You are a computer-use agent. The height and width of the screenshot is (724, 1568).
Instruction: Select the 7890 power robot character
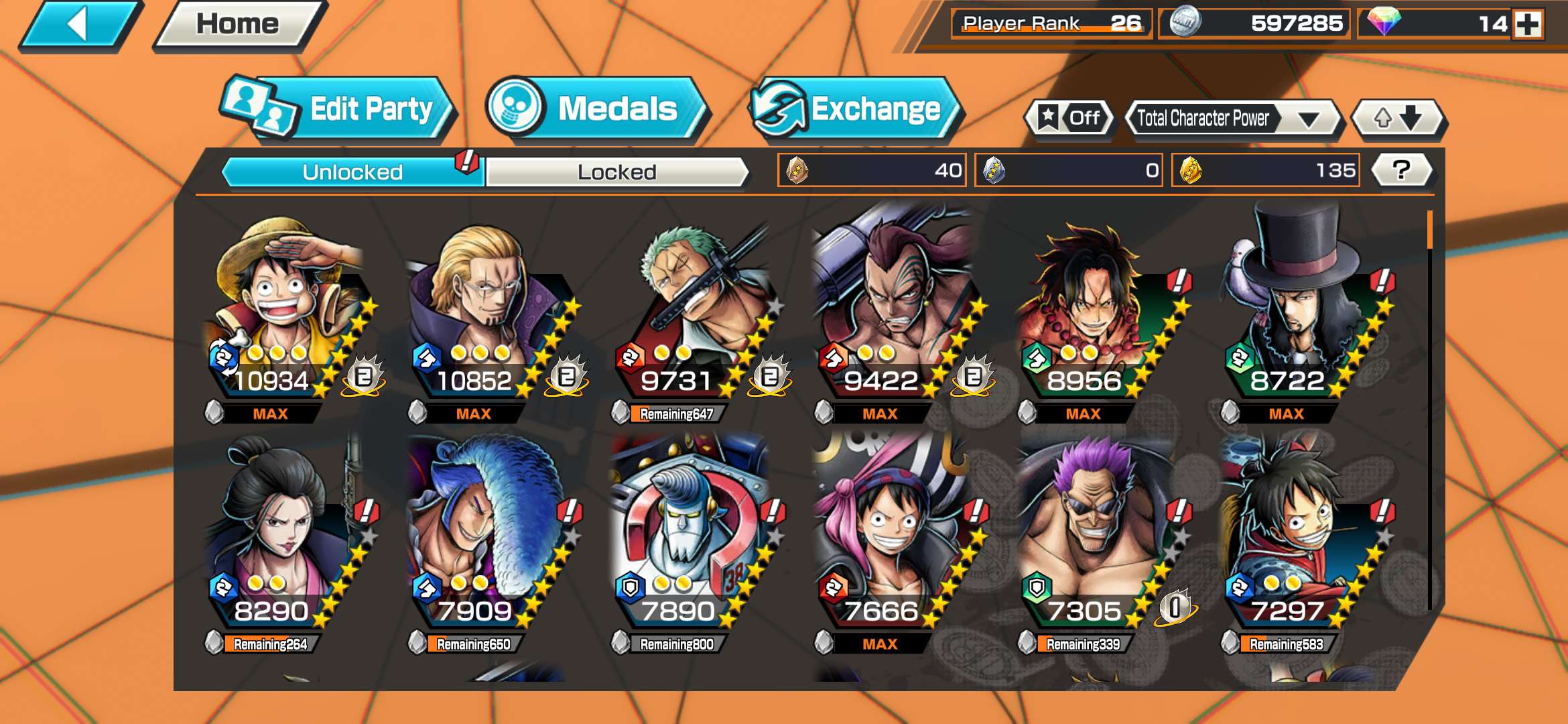694,543
